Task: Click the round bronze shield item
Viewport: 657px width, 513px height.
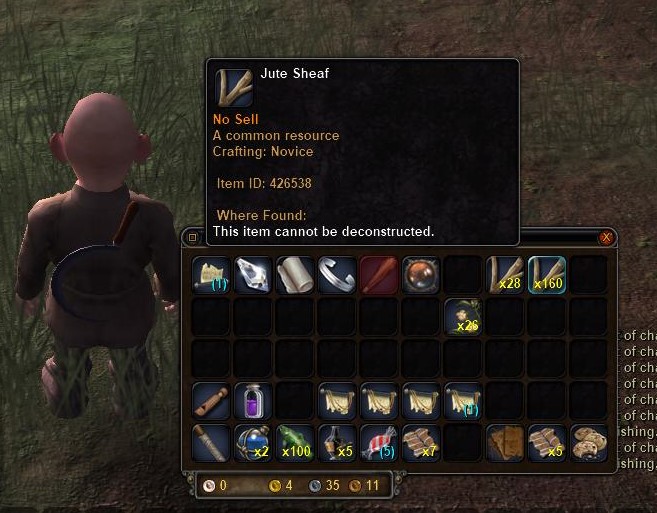Action: point(421,274)
